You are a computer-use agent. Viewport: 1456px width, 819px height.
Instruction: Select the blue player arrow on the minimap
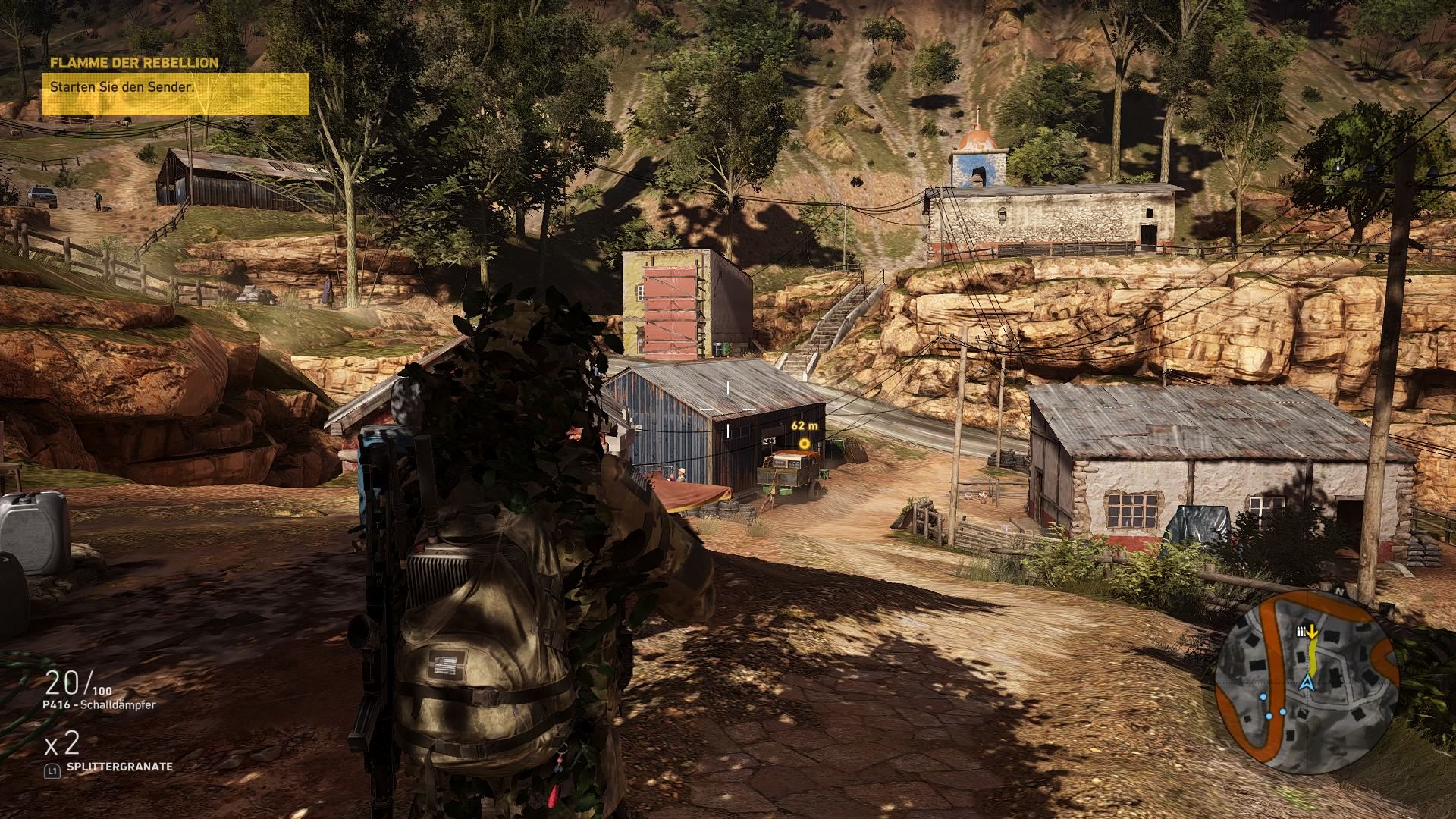click(1306, 684)
